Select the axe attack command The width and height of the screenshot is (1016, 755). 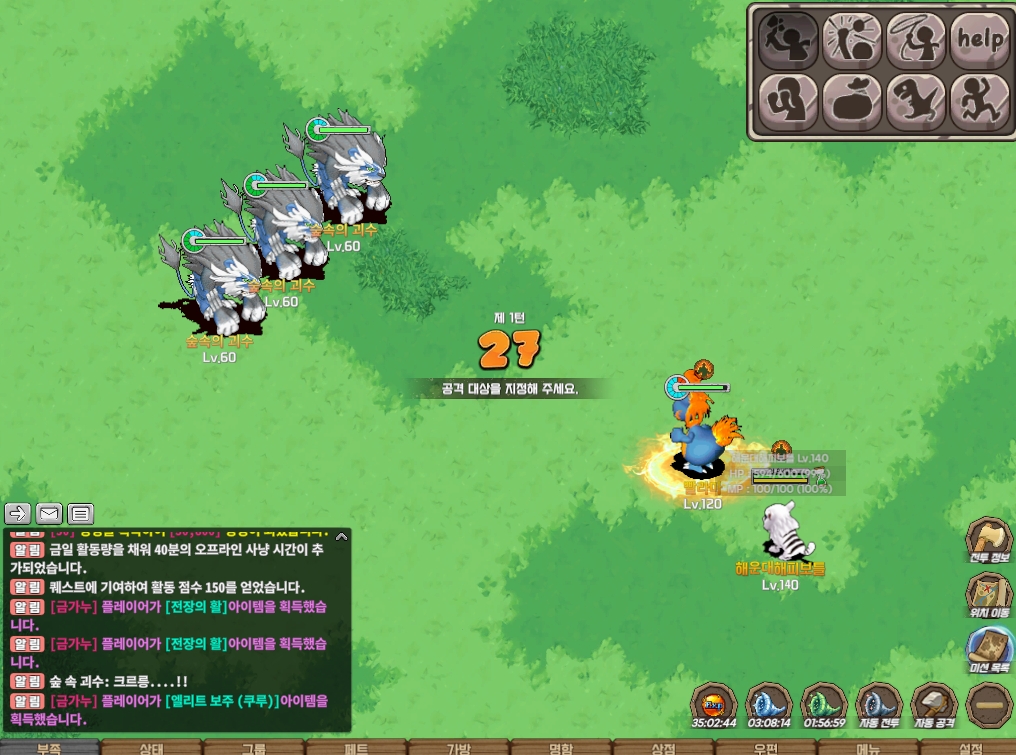point(787,39)
